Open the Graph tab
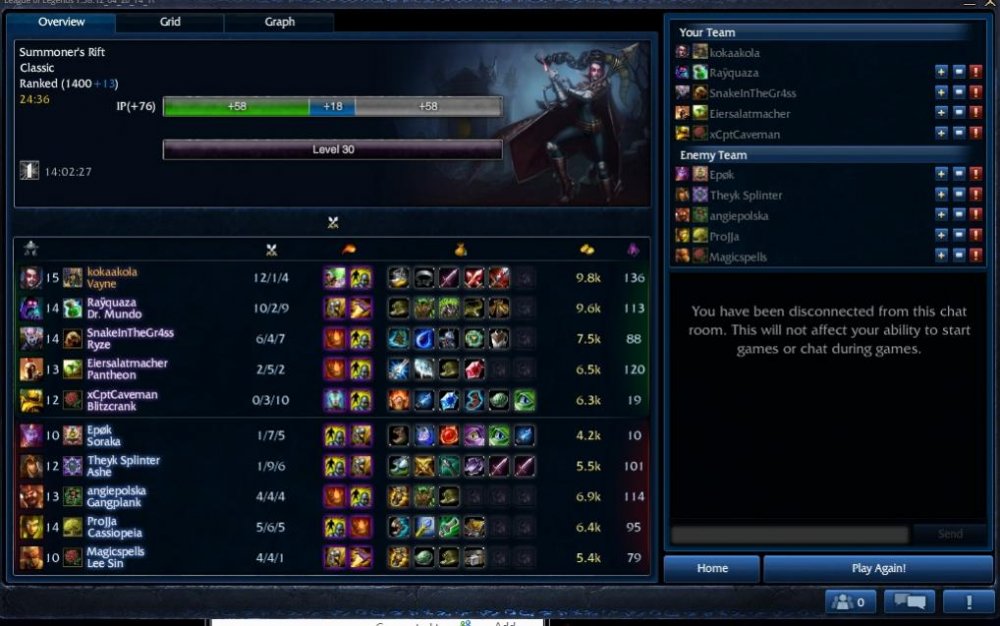Image resolution: width=1000 pixels, height=626 pixels. (280, 21)
